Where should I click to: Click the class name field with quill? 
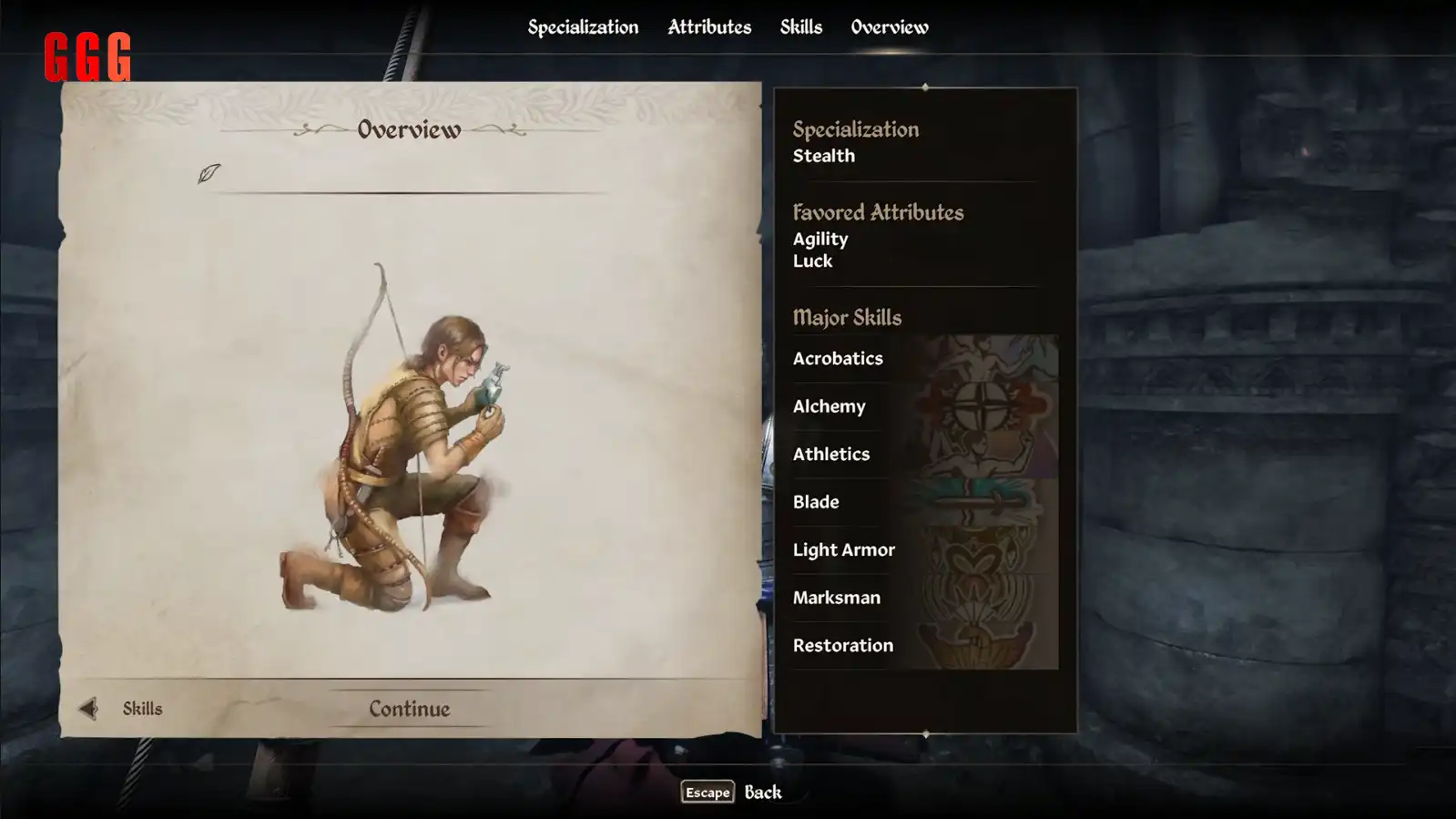tap(410, 175)
